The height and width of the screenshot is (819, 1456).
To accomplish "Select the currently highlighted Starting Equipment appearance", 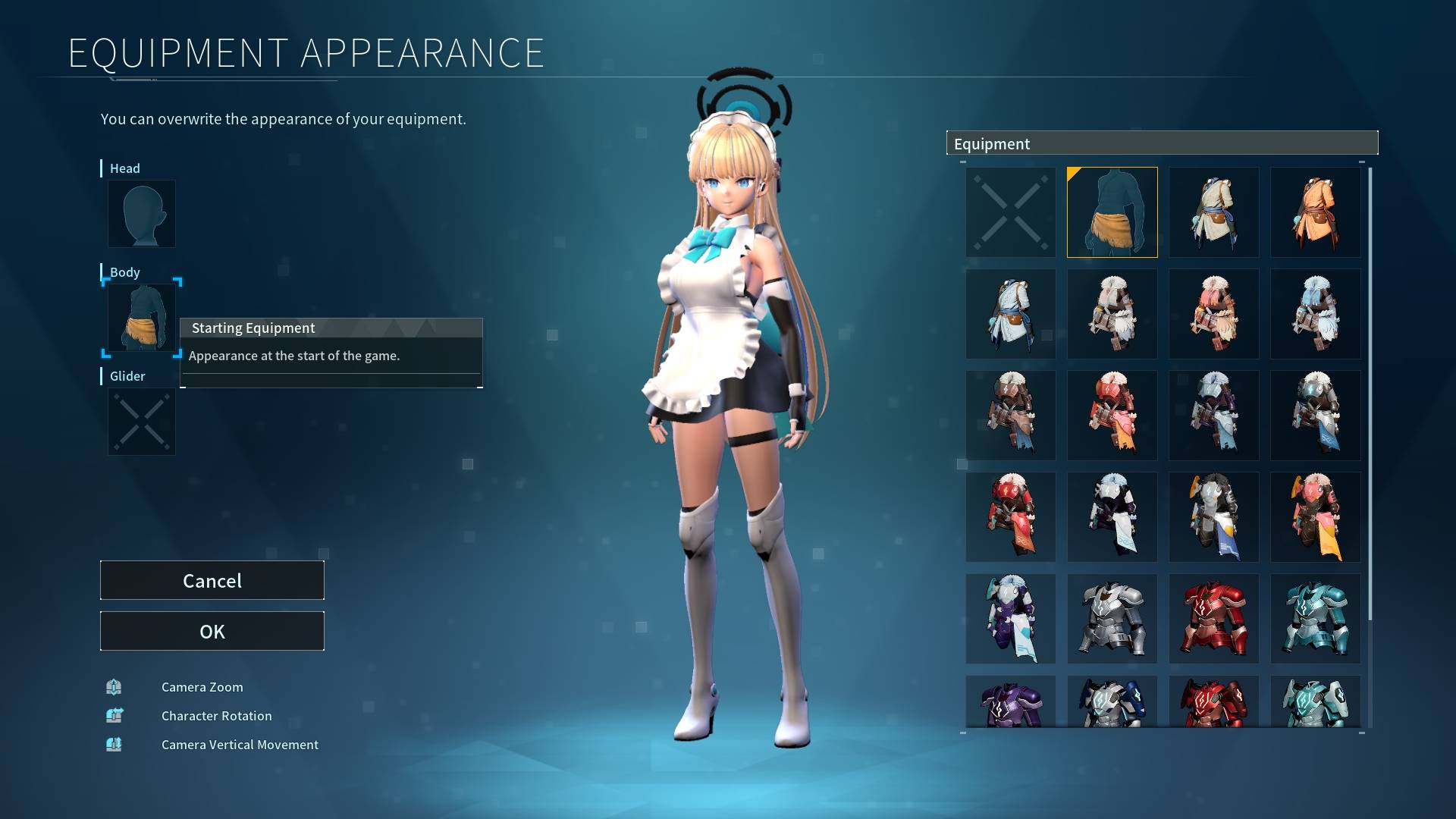I will click(x=1112, y=212).
